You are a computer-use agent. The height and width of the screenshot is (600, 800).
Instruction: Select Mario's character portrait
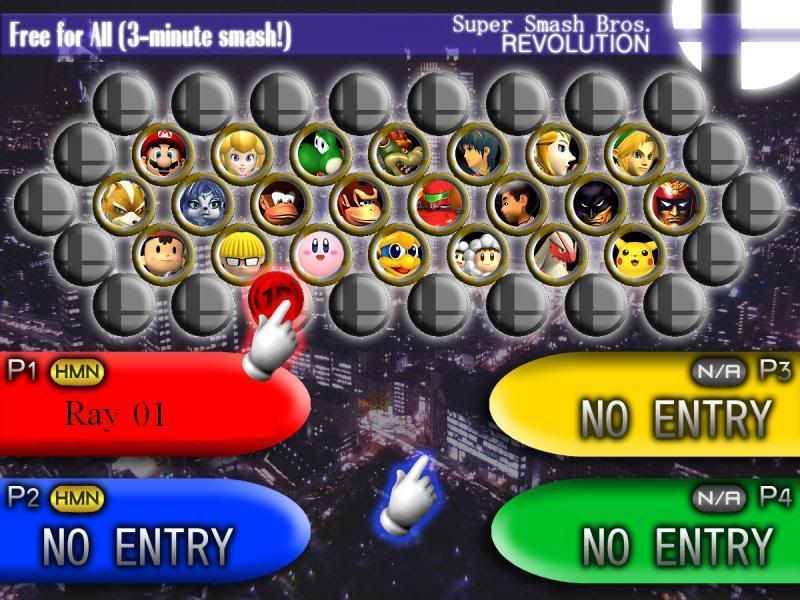162,152
